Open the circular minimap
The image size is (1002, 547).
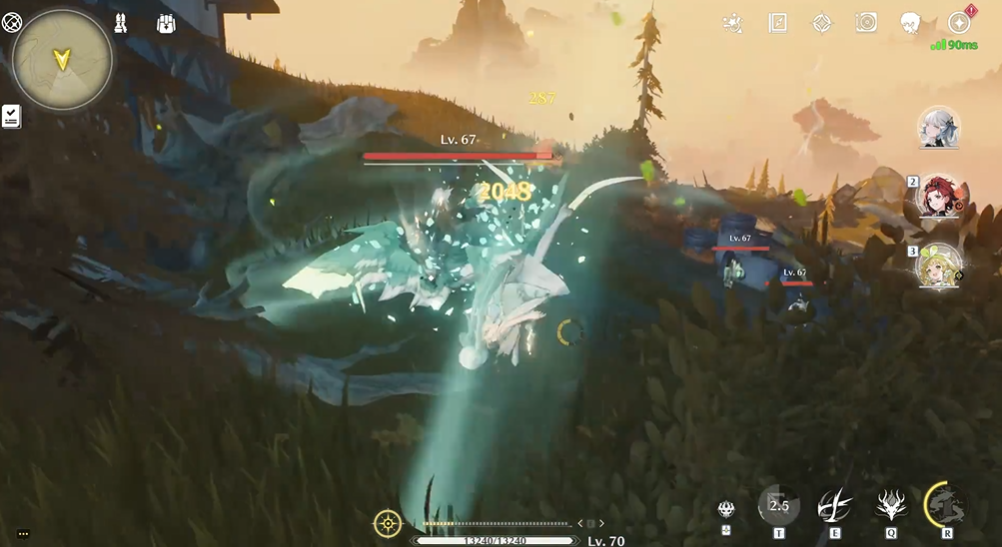coord(62,59)
